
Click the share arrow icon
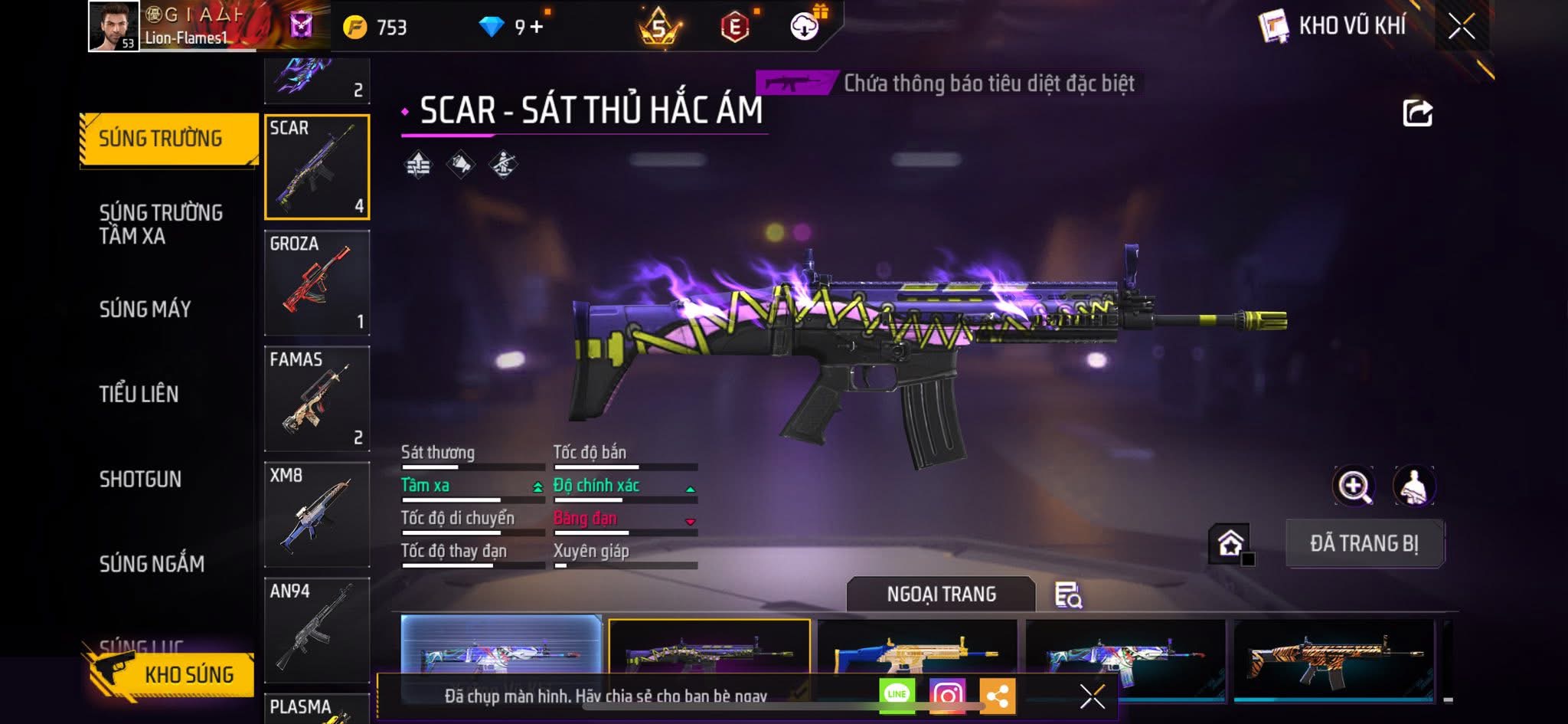[1417, 113]
